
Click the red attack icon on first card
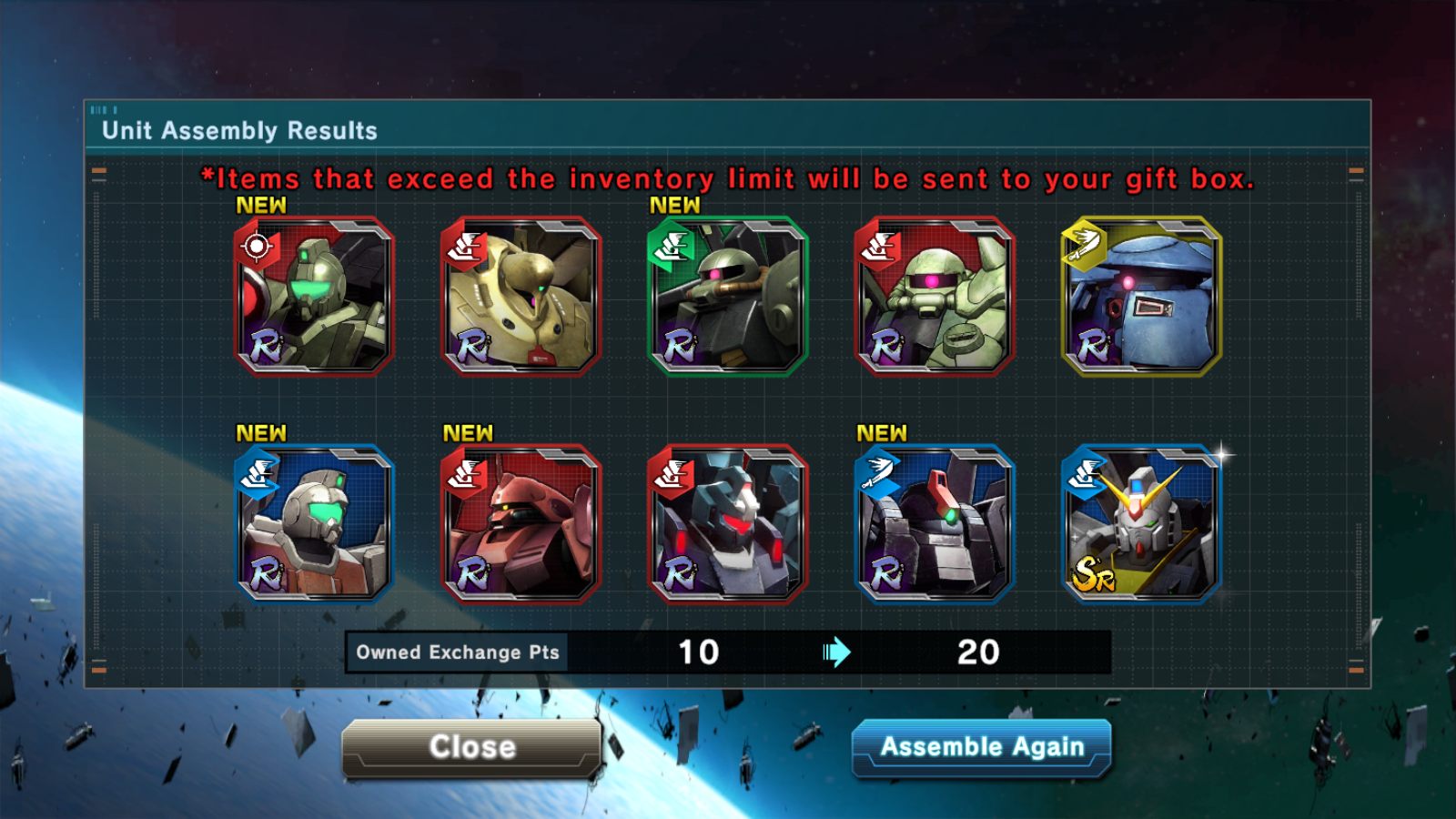tap(258, 246)
